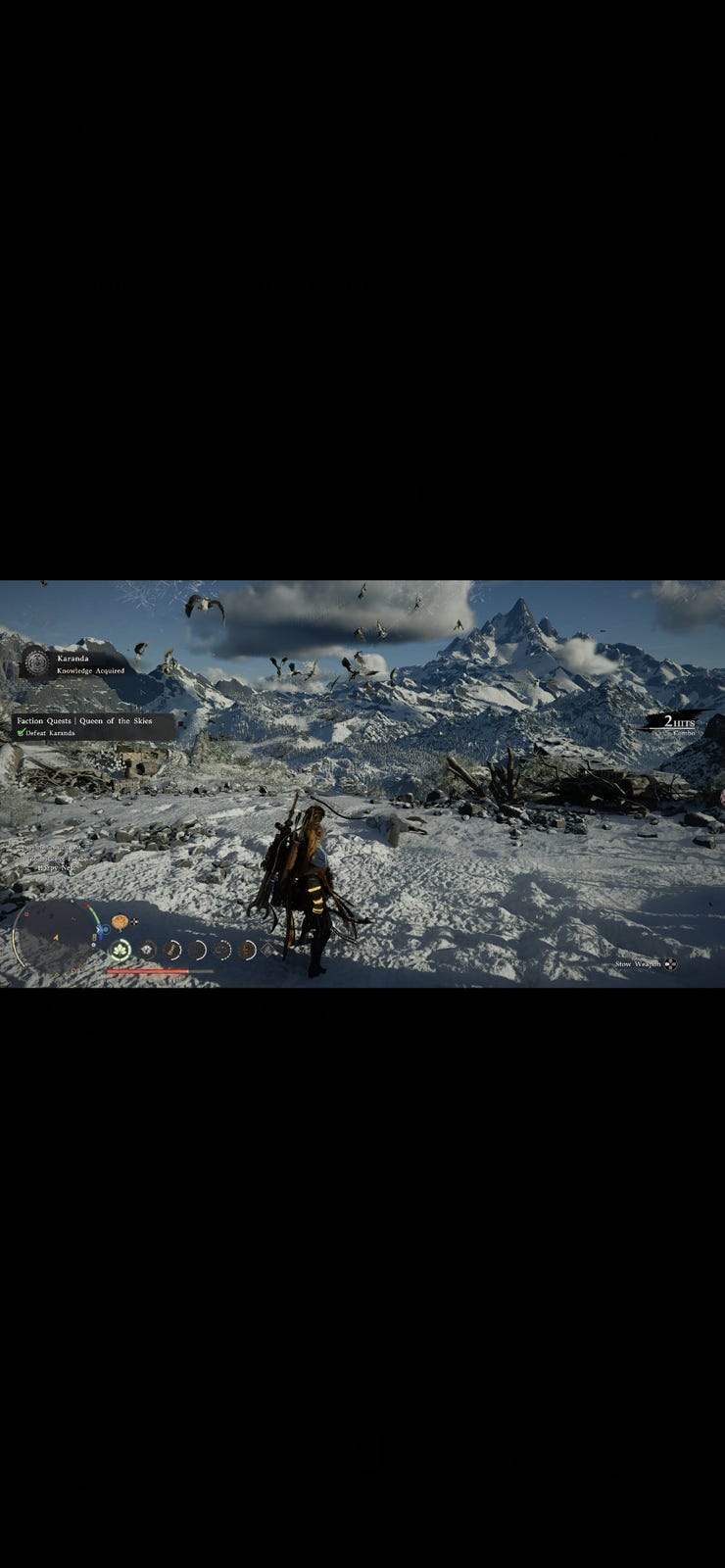Screen dimensions: 725x1568
Task: Click the Karanda knowledge emblem icon
Action: pyautogui.click(x=36, y=663)
